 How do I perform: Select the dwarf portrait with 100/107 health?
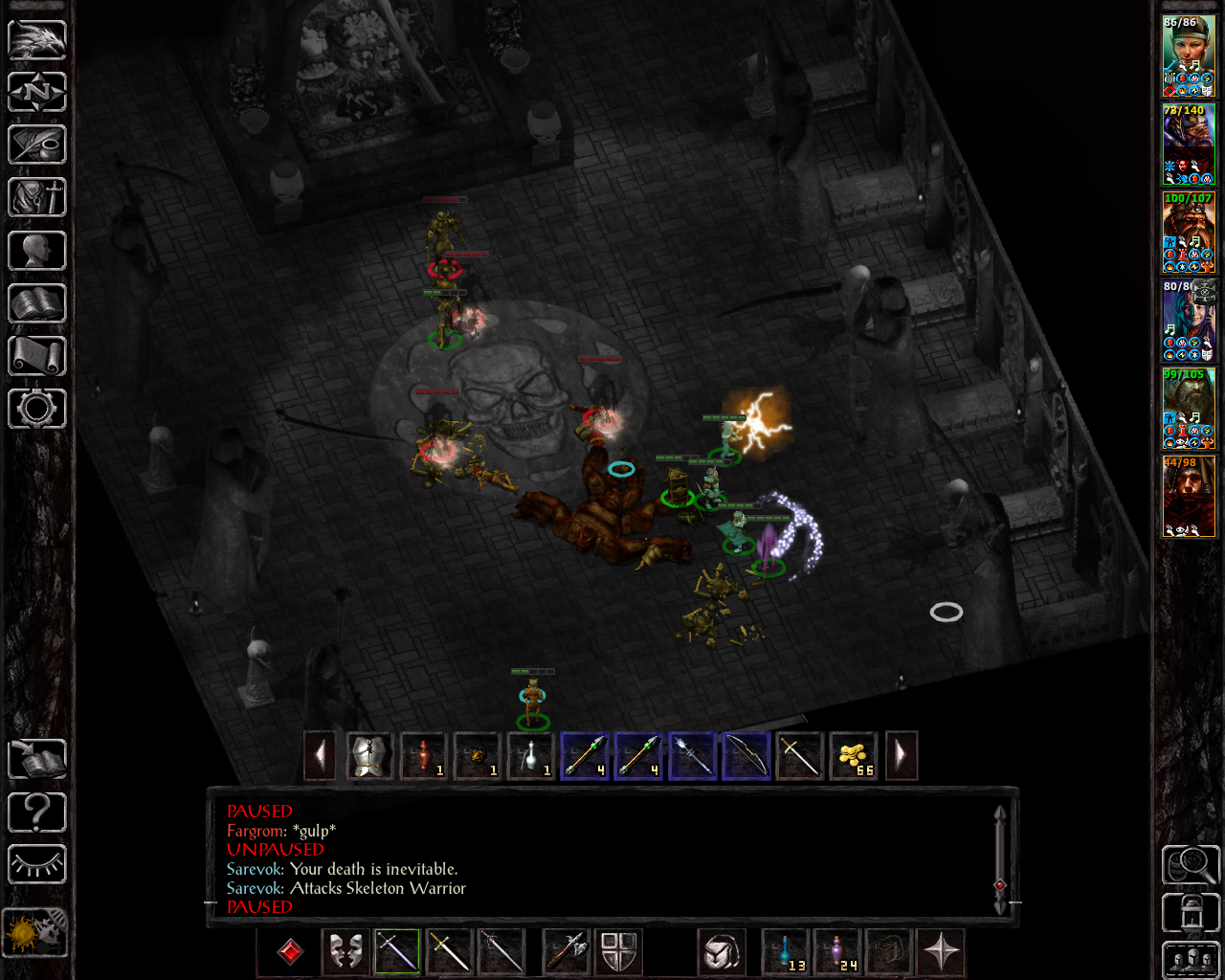(1189, 233)
